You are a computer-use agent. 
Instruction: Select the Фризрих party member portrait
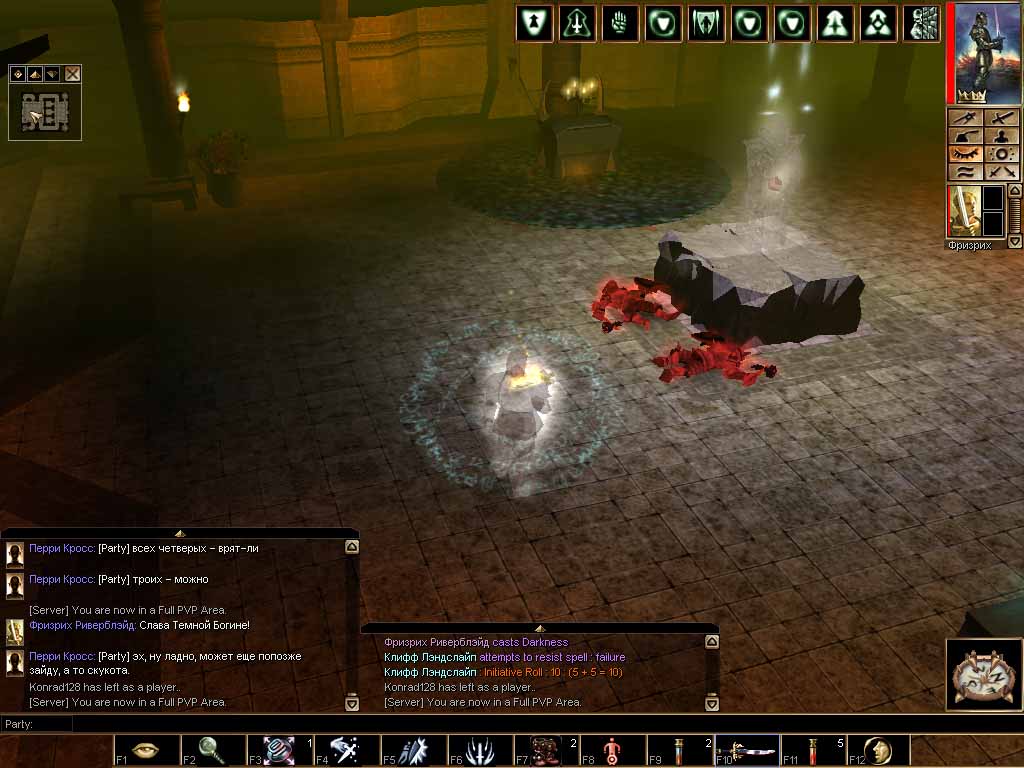(963, 212)
